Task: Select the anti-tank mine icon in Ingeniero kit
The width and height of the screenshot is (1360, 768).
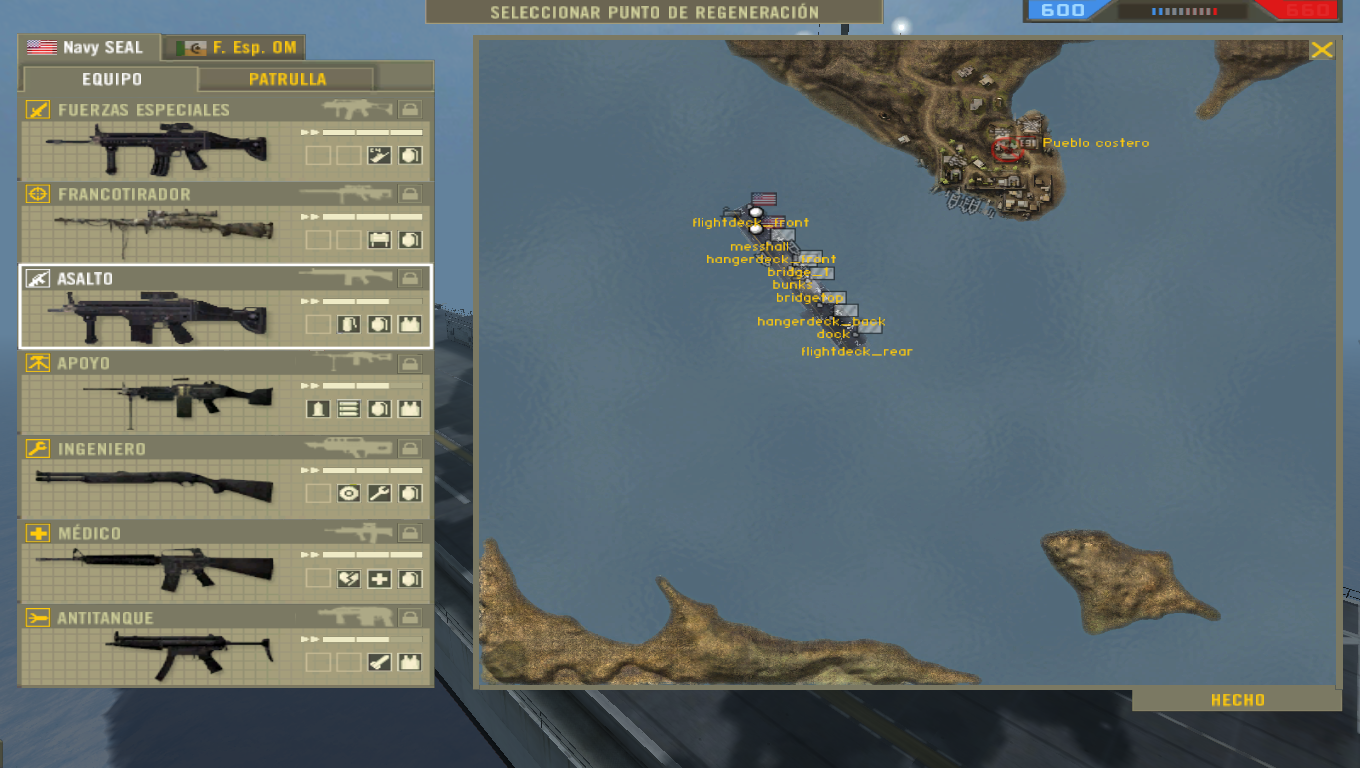Action: pyautogui.click(x=348, y=493)
